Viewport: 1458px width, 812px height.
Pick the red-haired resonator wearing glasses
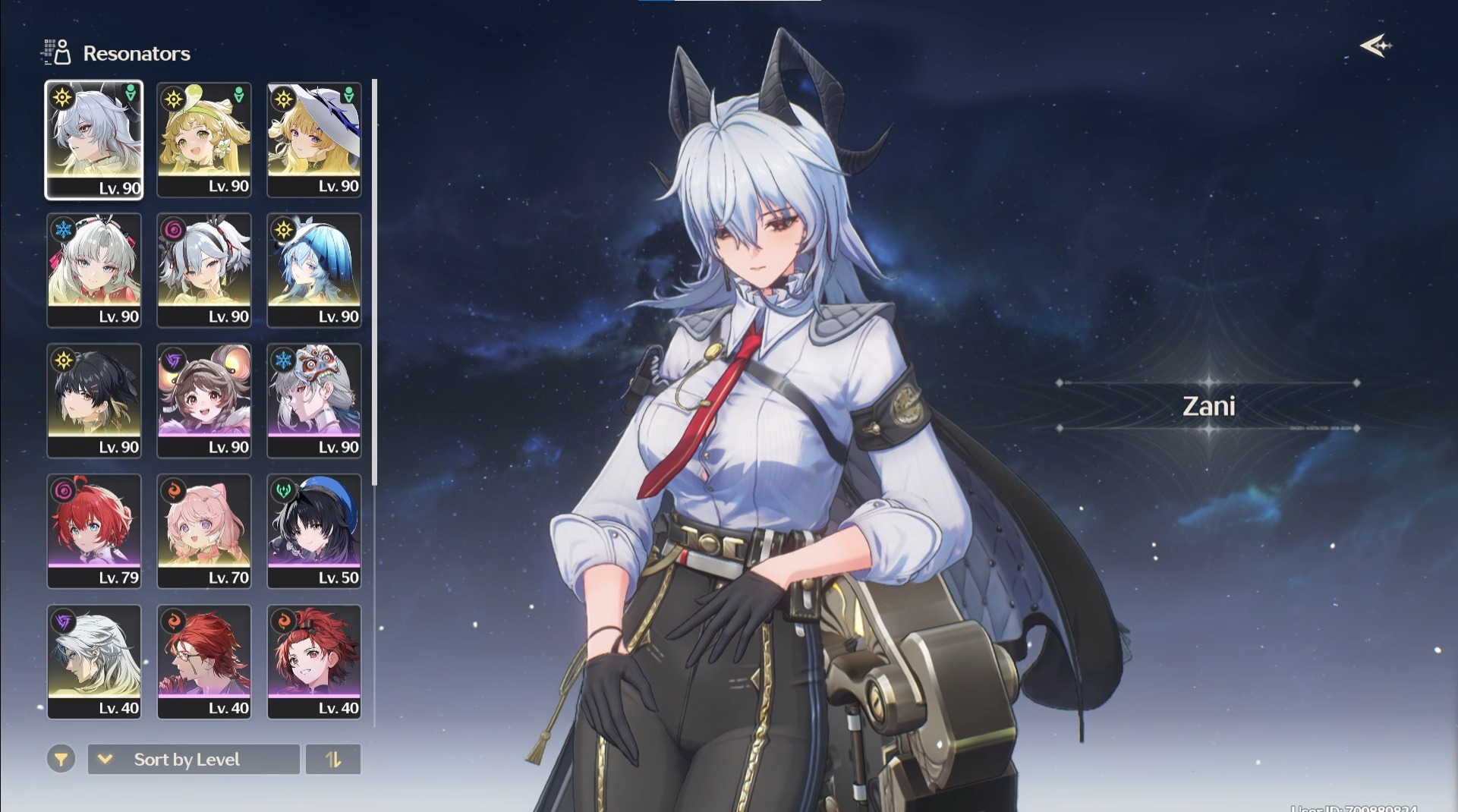click(x=203, y=662)
